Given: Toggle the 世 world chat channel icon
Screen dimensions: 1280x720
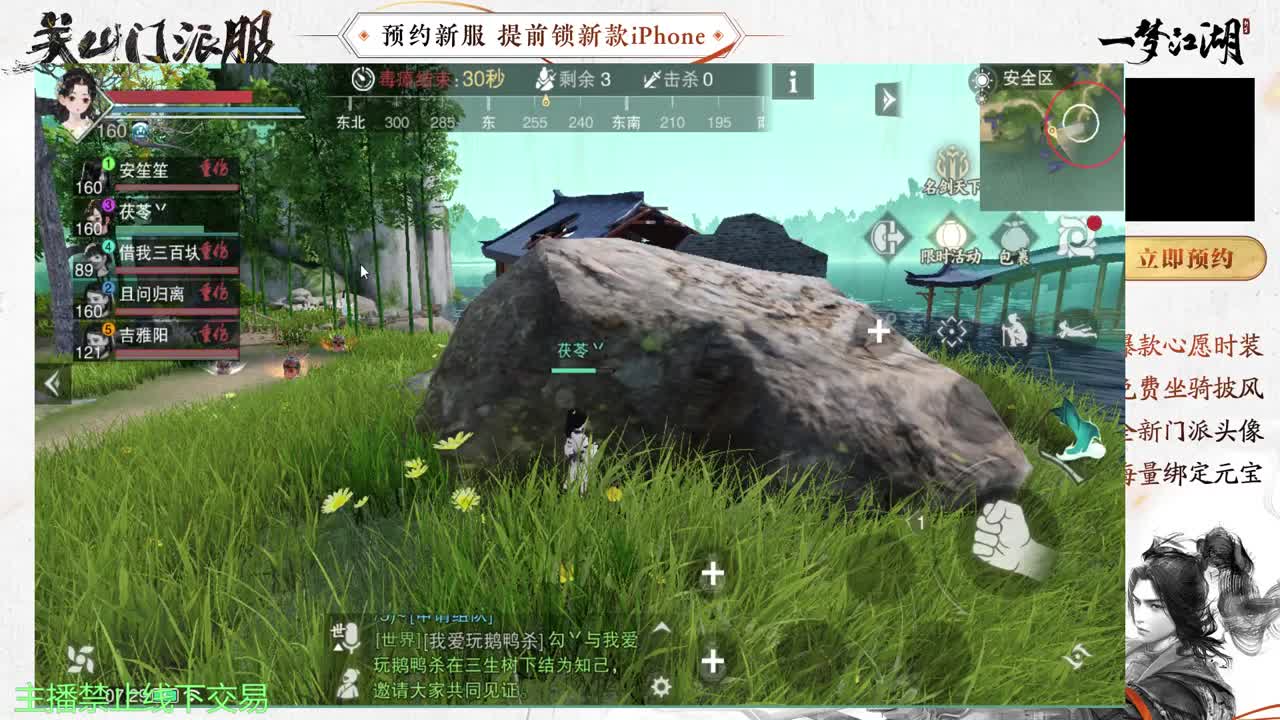Looking at the screenshot, I should 337,632.
